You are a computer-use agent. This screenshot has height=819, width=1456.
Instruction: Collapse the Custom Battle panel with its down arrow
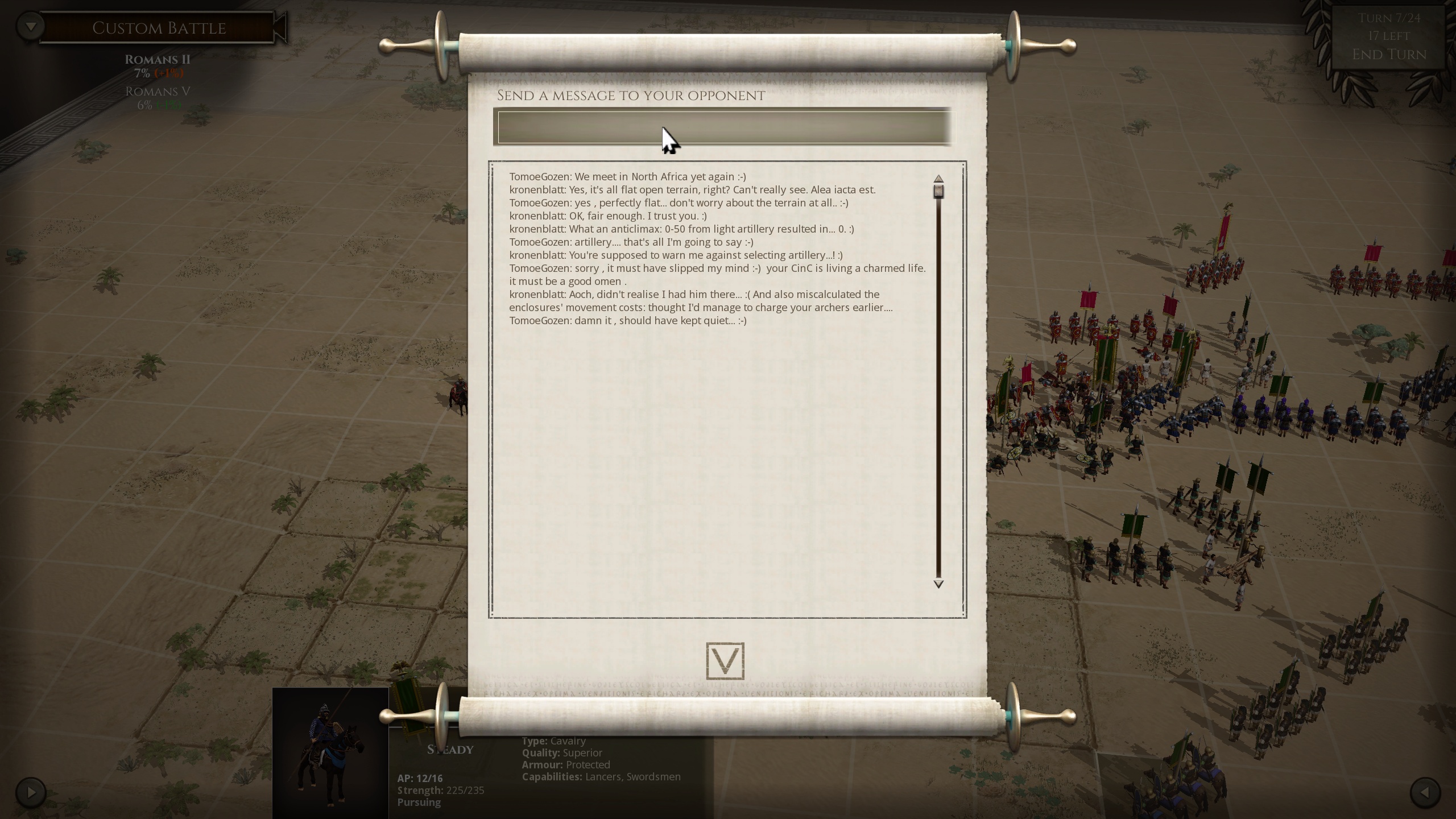[x=31, y=25]
